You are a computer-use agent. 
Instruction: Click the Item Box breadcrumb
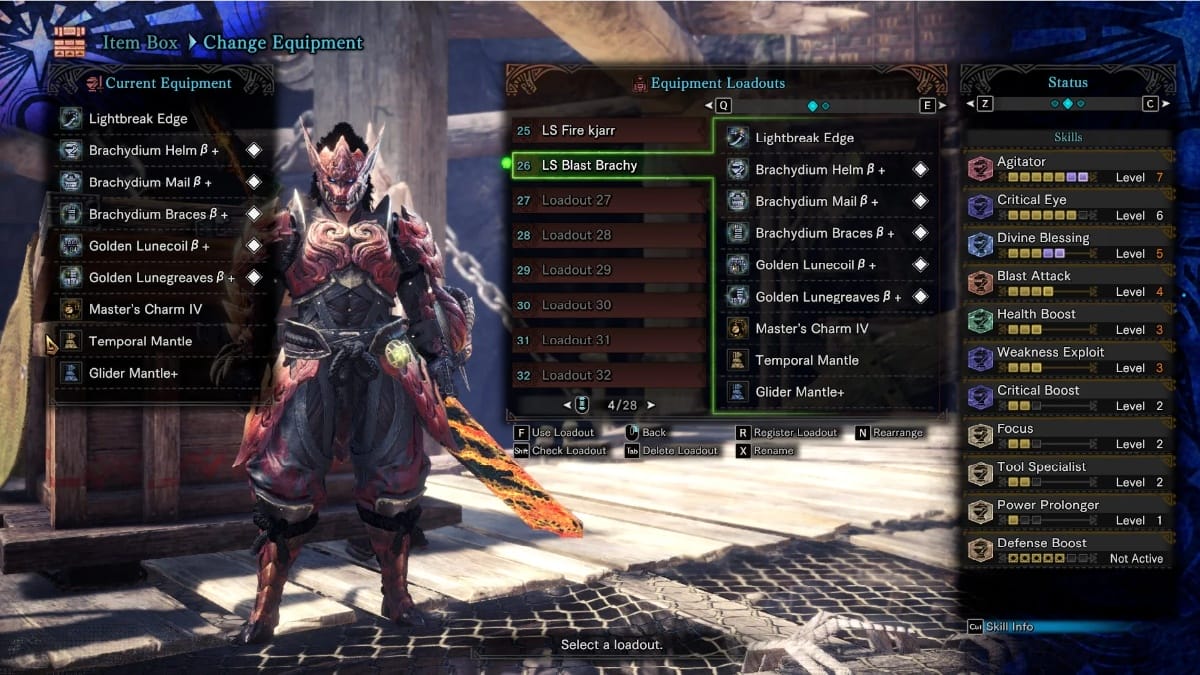pyautogui.click(x=140, y=43)
